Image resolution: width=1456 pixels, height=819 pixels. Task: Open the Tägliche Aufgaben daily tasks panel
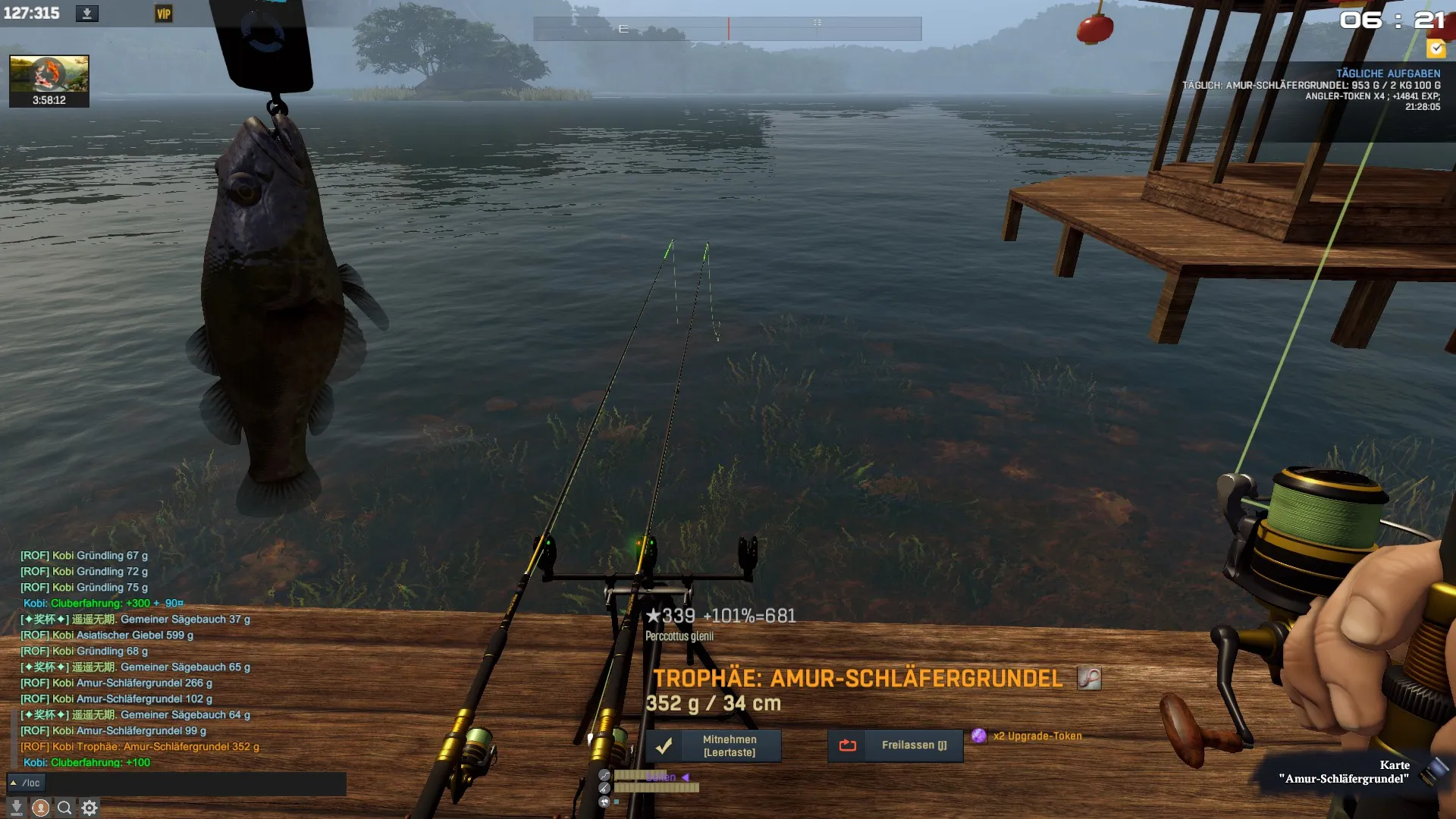coord(1387,74)
